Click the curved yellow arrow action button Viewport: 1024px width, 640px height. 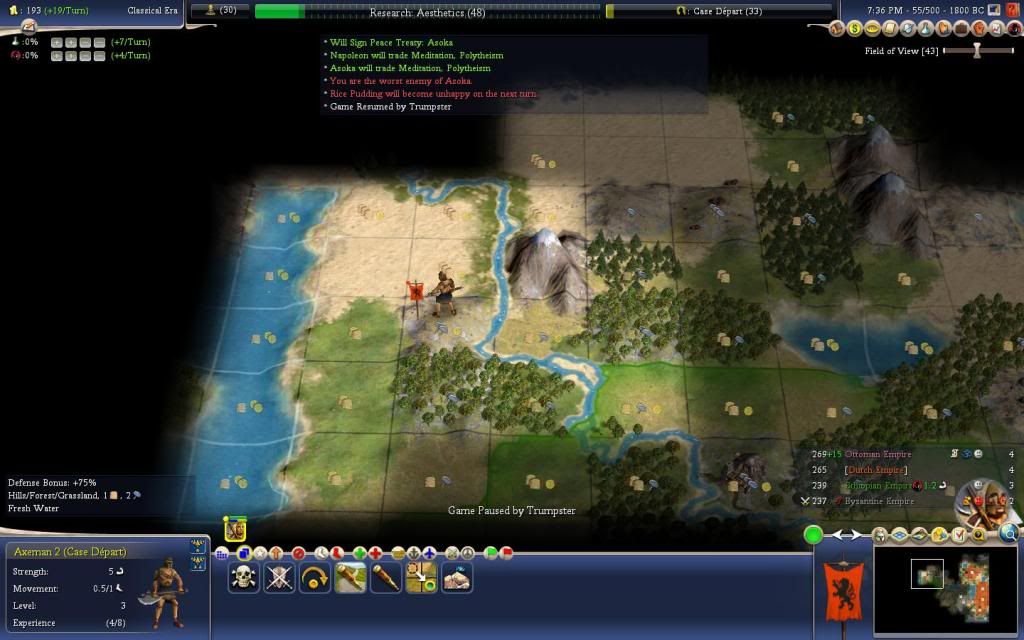[x=314, y=577]
